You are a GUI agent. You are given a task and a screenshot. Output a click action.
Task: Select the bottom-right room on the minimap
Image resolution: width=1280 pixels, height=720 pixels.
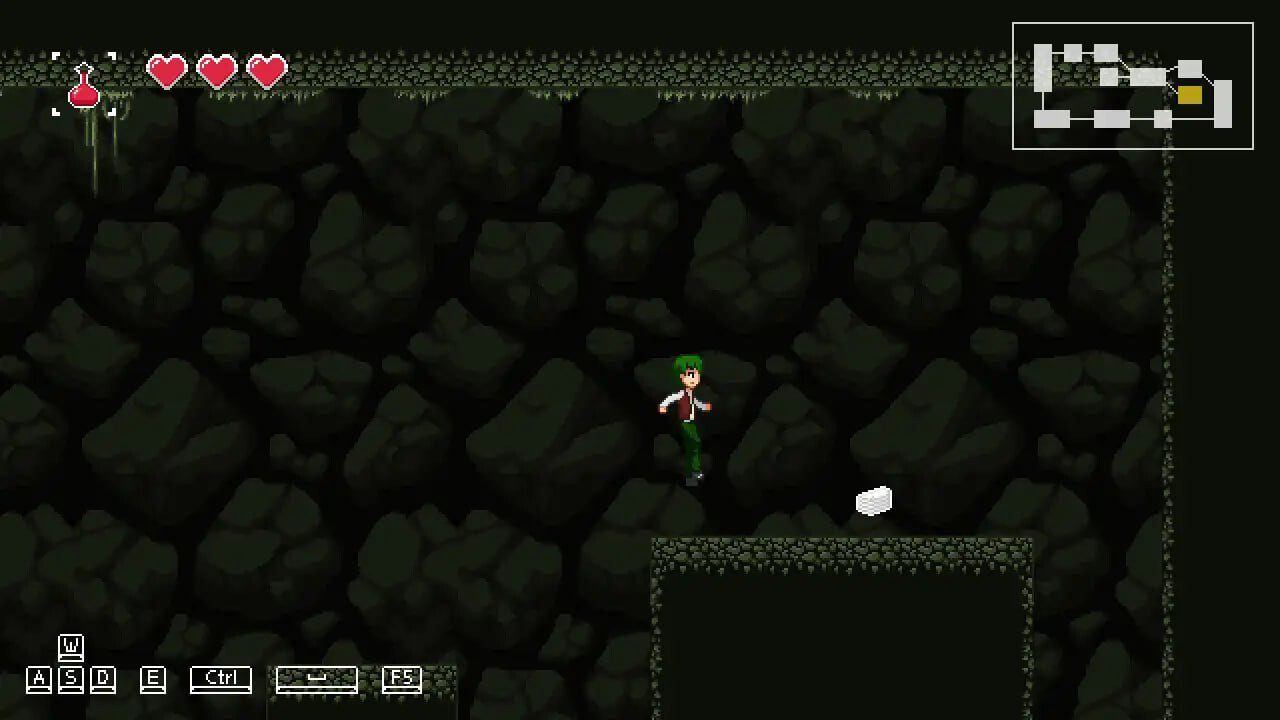point(1223,103)
